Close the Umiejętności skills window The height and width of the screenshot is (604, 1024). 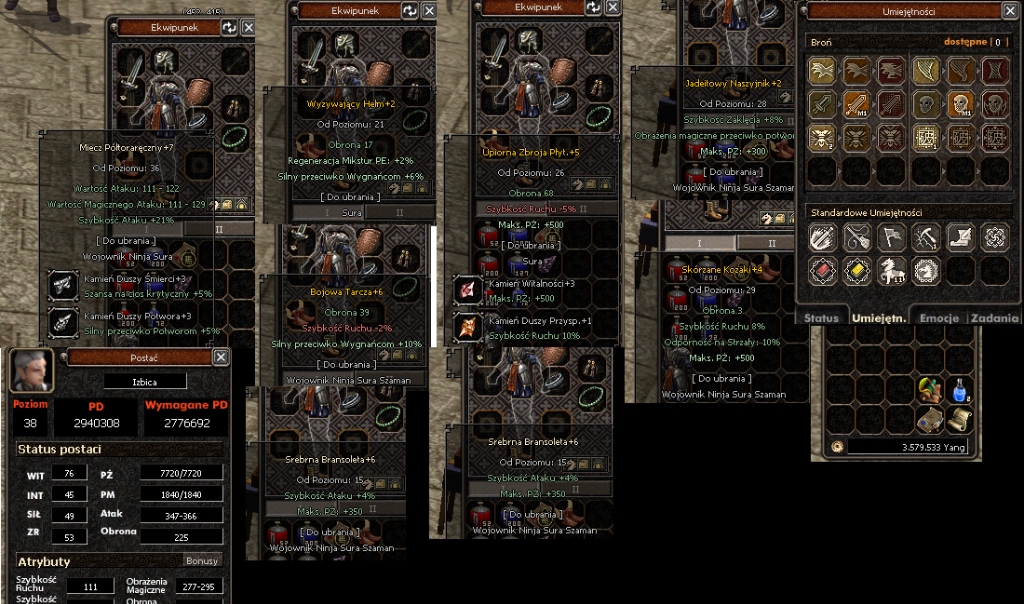click(1009, 11)
